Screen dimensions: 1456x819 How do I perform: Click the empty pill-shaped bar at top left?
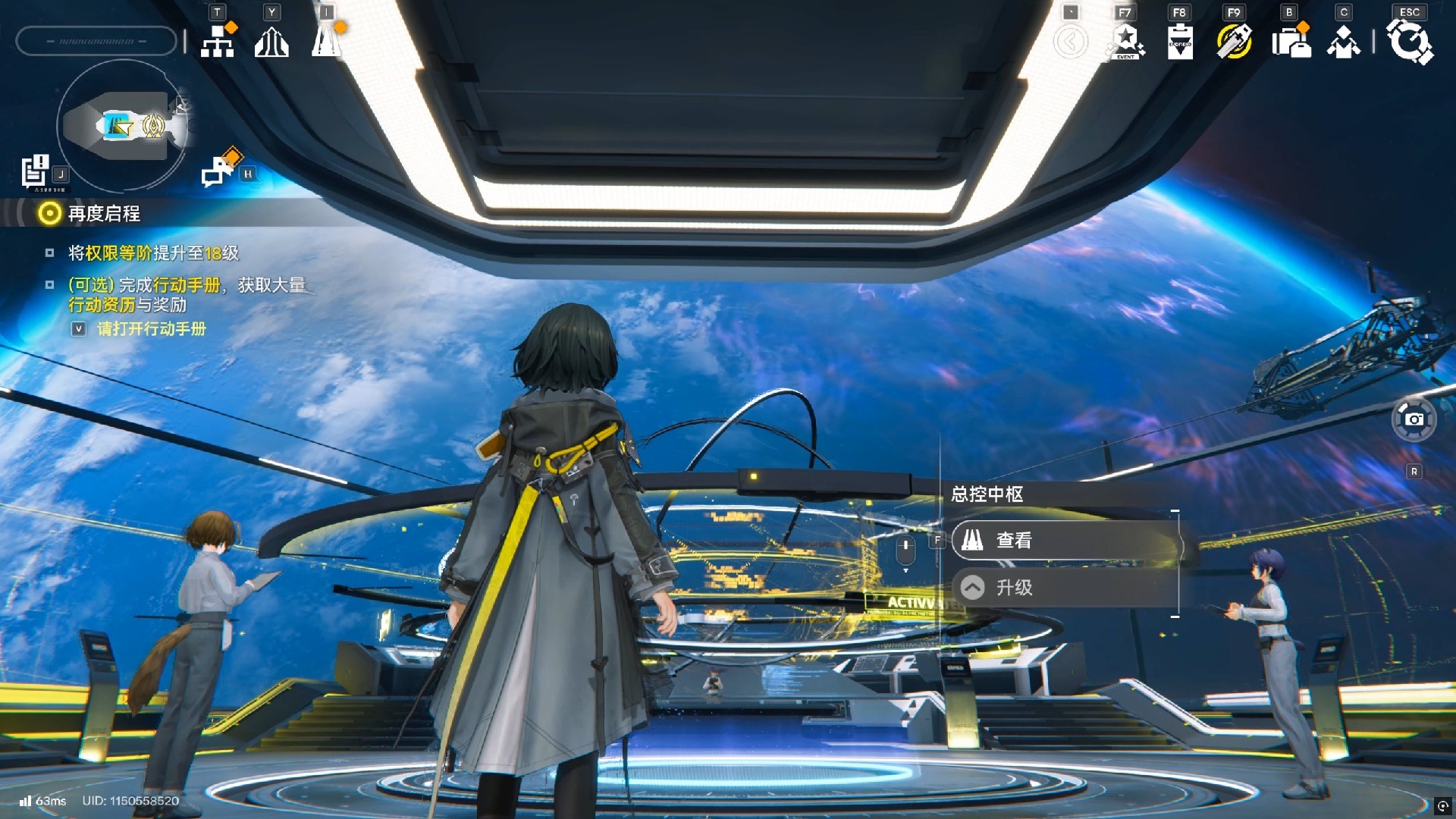pos(96,41)
